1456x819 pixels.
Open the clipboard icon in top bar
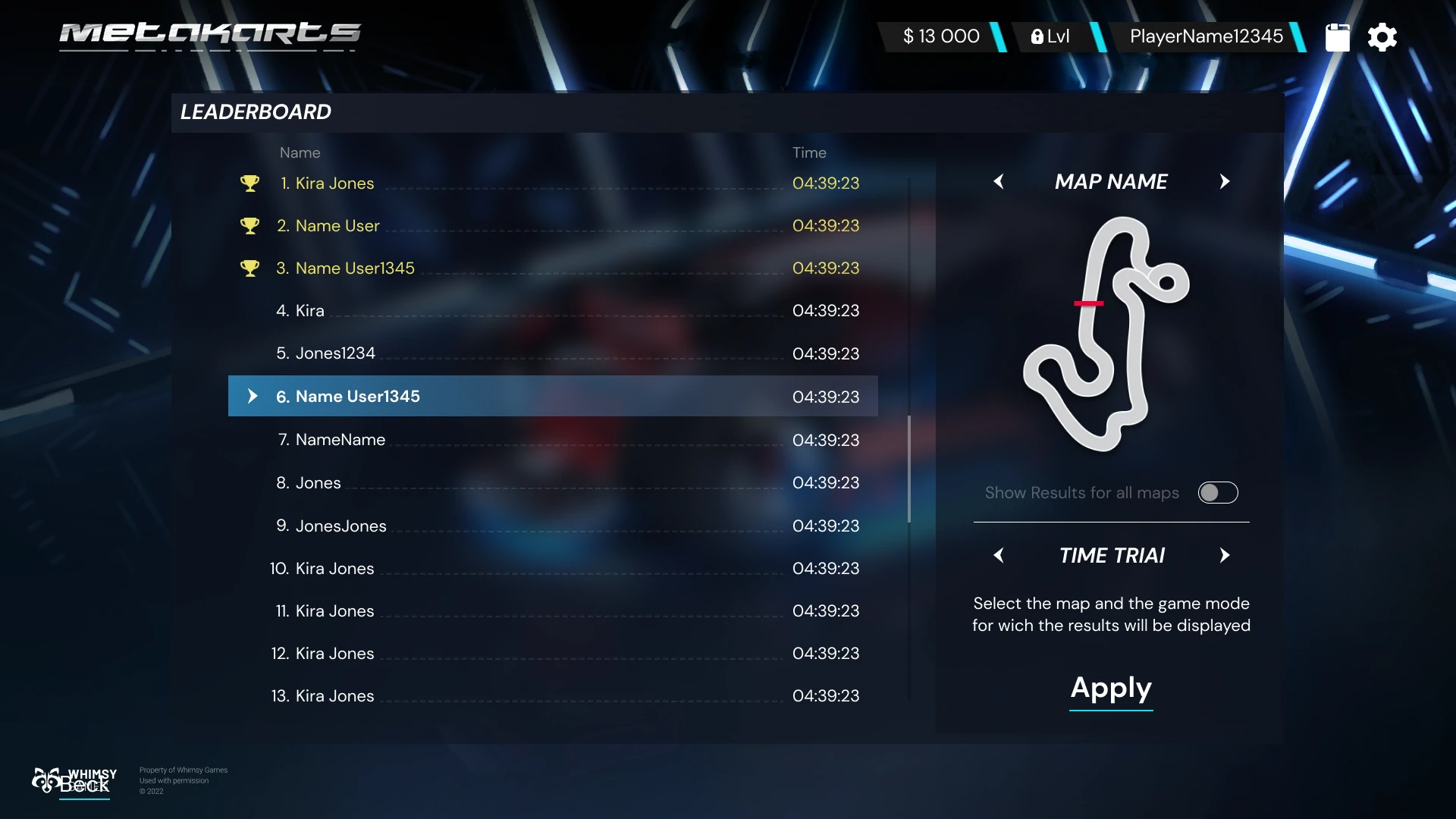click(1337, 37)
